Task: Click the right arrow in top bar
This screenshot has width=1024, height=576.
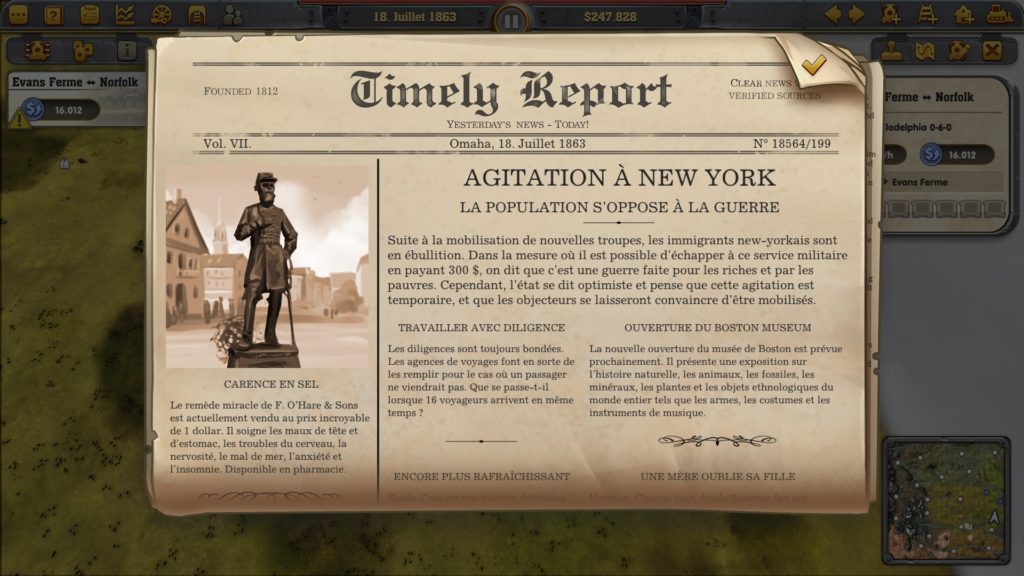Action: 856,14
